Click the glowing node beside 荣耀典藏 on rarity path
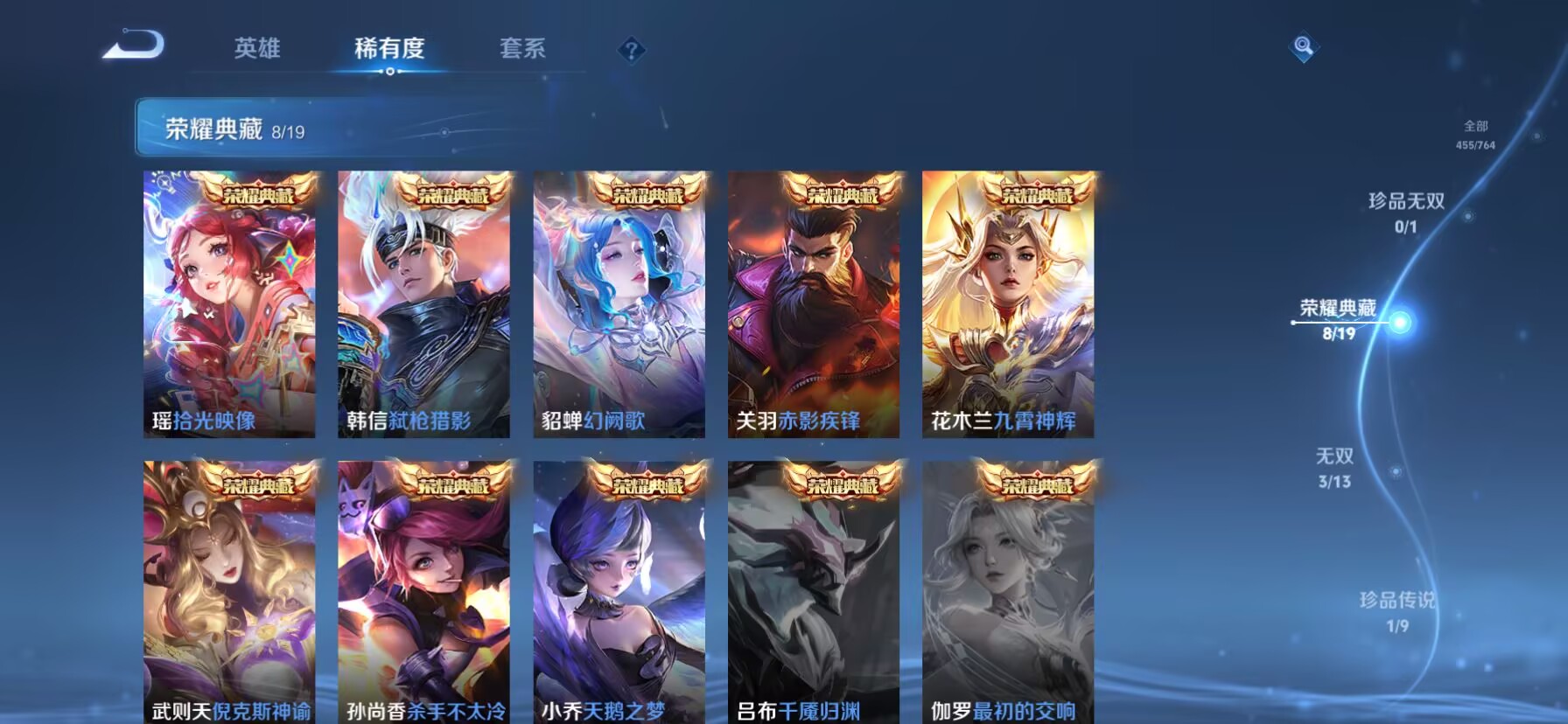Screen dimensions: 1568x724 pyautogui.click(x=1403, y=323)
